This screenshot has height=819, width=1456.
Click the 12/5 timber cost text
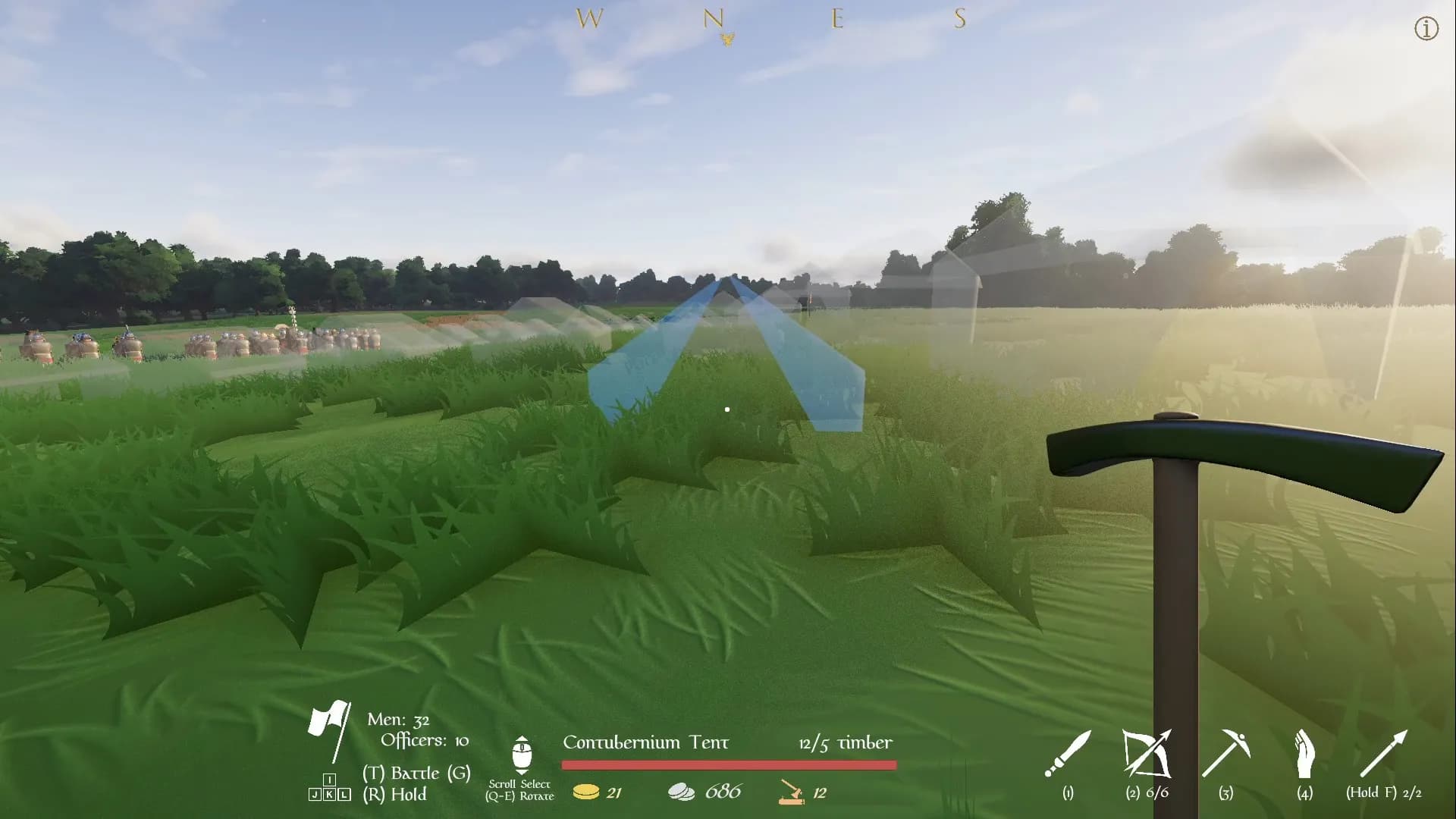[846, 744]
